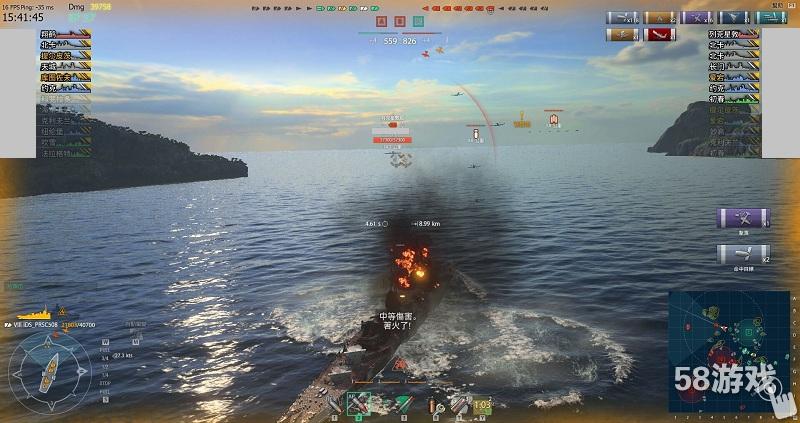
Task: Activate the damage control party consumable
Action: point(435,403)
